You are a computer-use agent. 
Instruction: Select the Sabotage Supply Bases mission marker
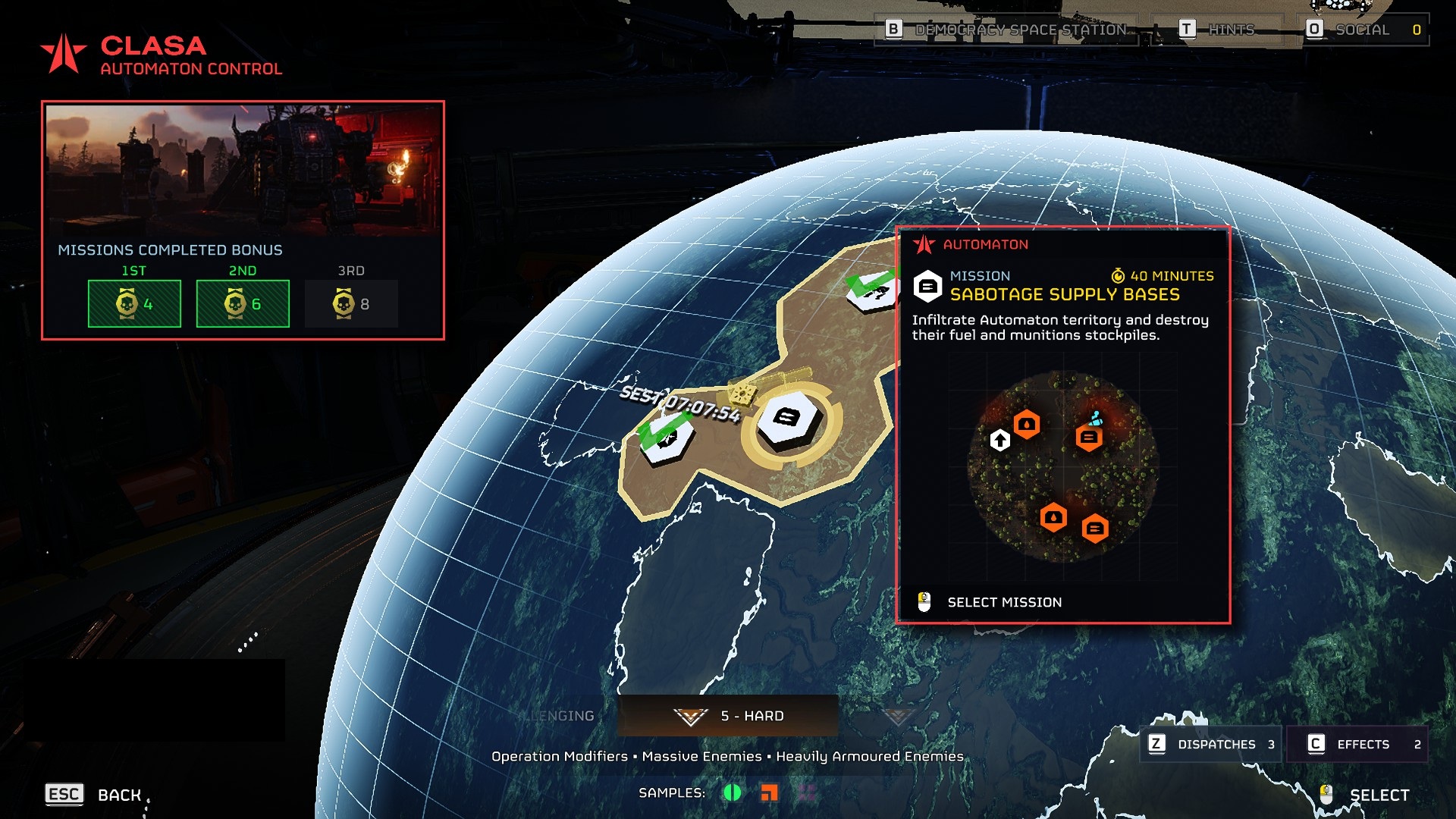[x=789, y=418]
